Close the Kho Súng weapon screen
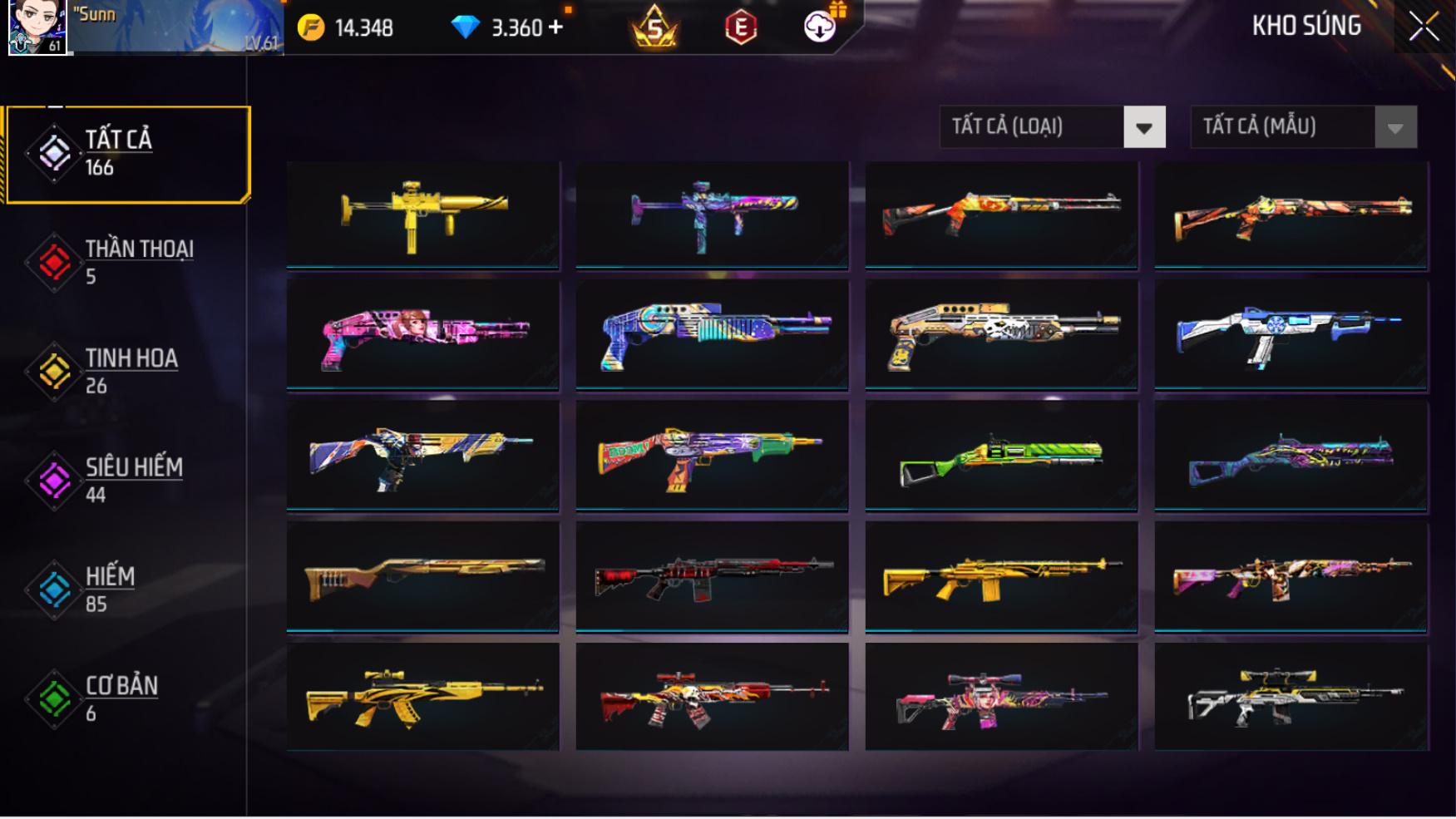The width and height of the screenshot is (1456, 819). (x=1424, y=27)
